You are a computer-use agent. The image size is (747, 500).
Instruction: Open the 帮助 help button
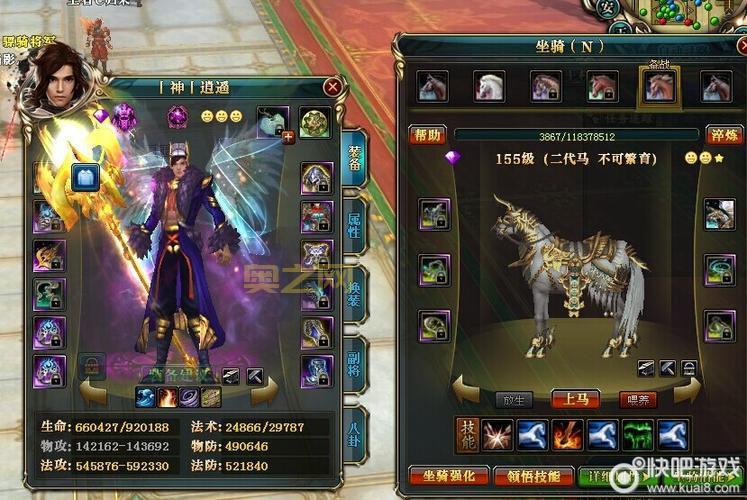(x=427, y=135)
